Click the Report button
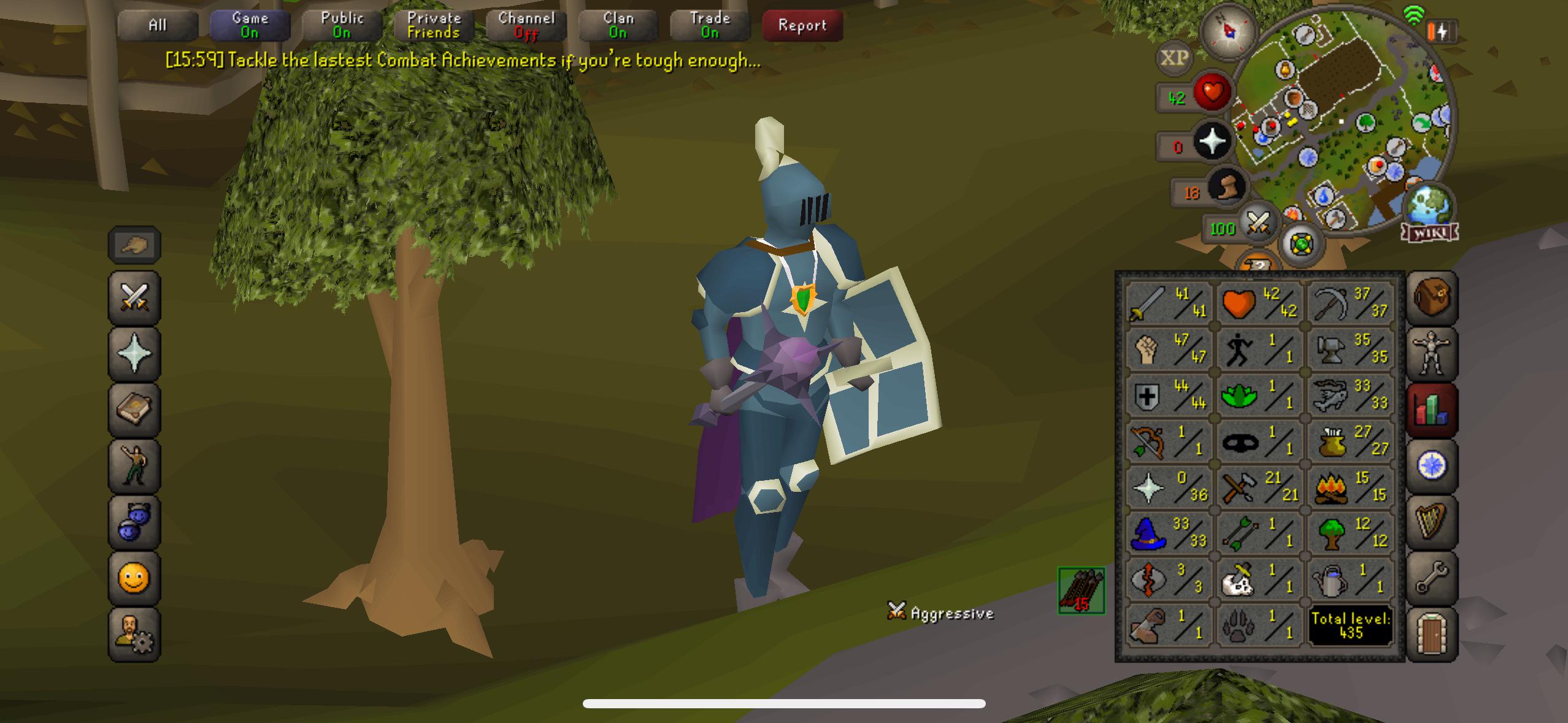Image resolution: width=1568 pixels, height=723 pixels. point(802,26)
